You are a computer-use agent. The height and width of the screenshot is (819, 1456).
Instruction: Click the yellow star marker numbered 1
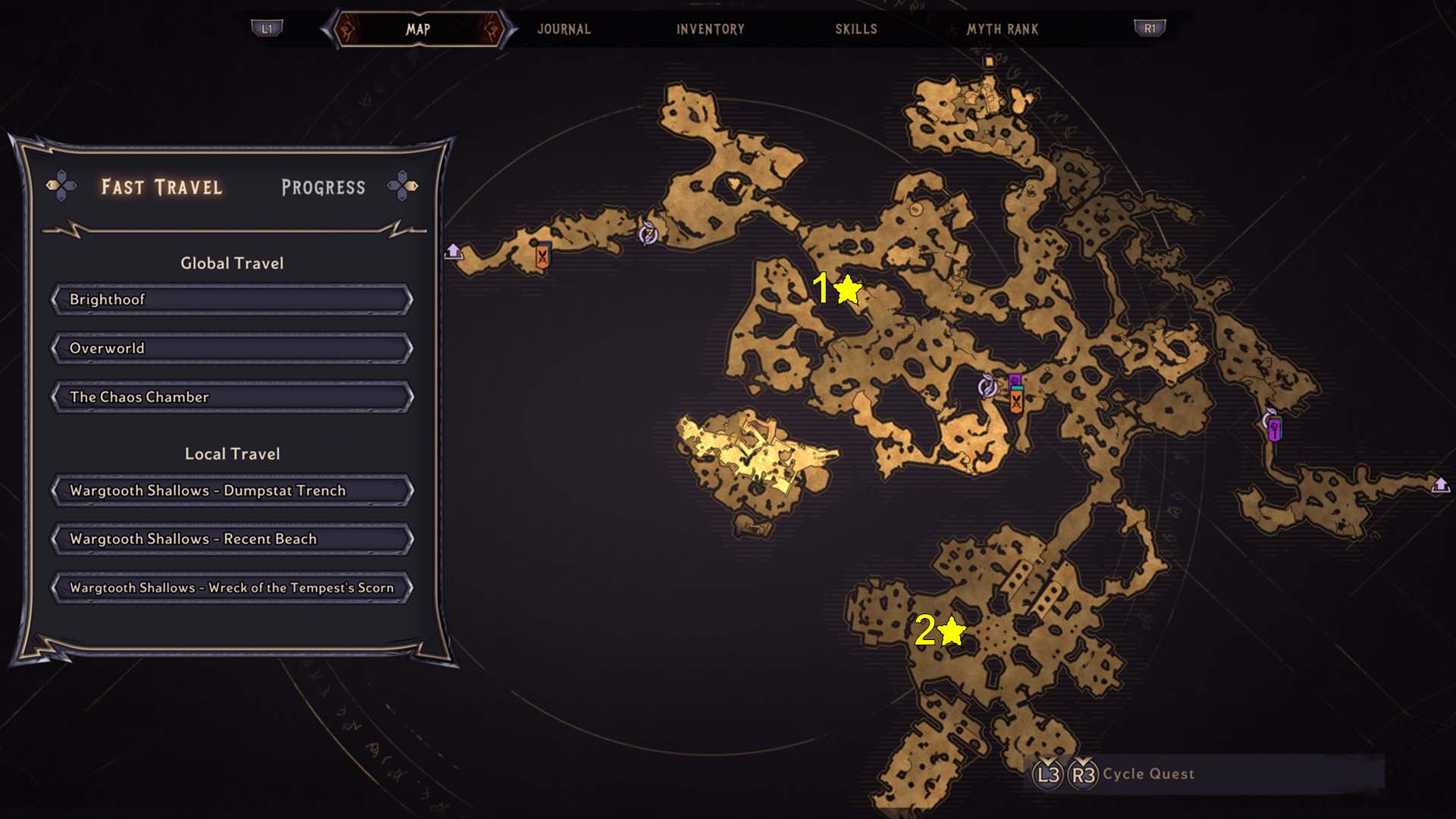(847, 289)
